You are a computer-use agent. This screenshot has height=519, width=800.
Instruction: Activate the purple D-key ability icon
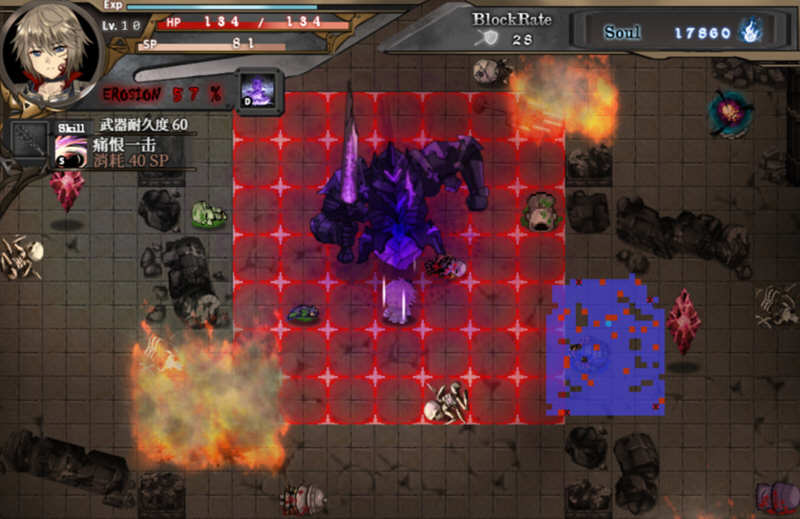258,89
